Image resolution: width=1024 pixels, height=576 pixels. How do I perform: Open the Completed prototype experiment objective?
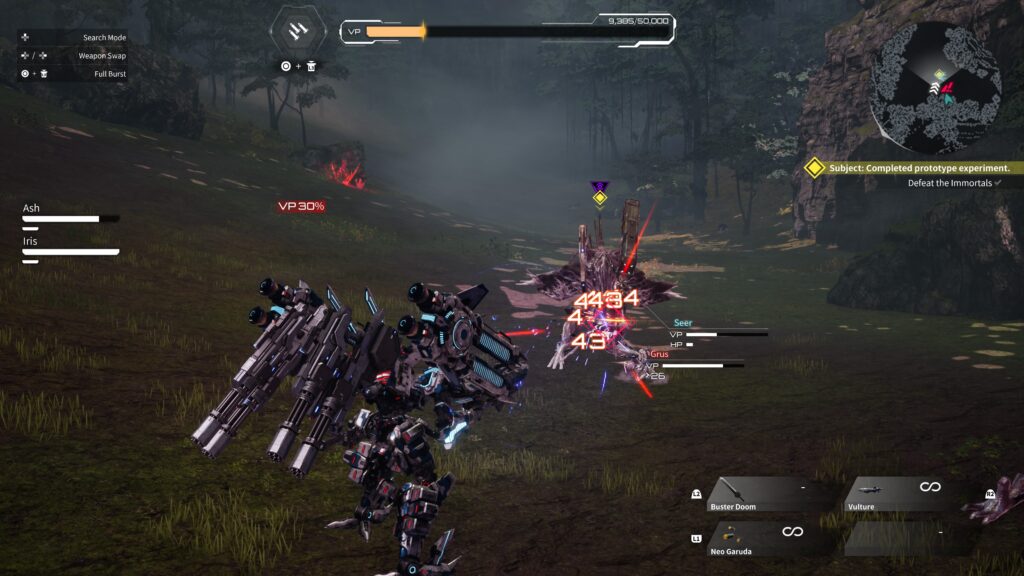click(918, 168)
